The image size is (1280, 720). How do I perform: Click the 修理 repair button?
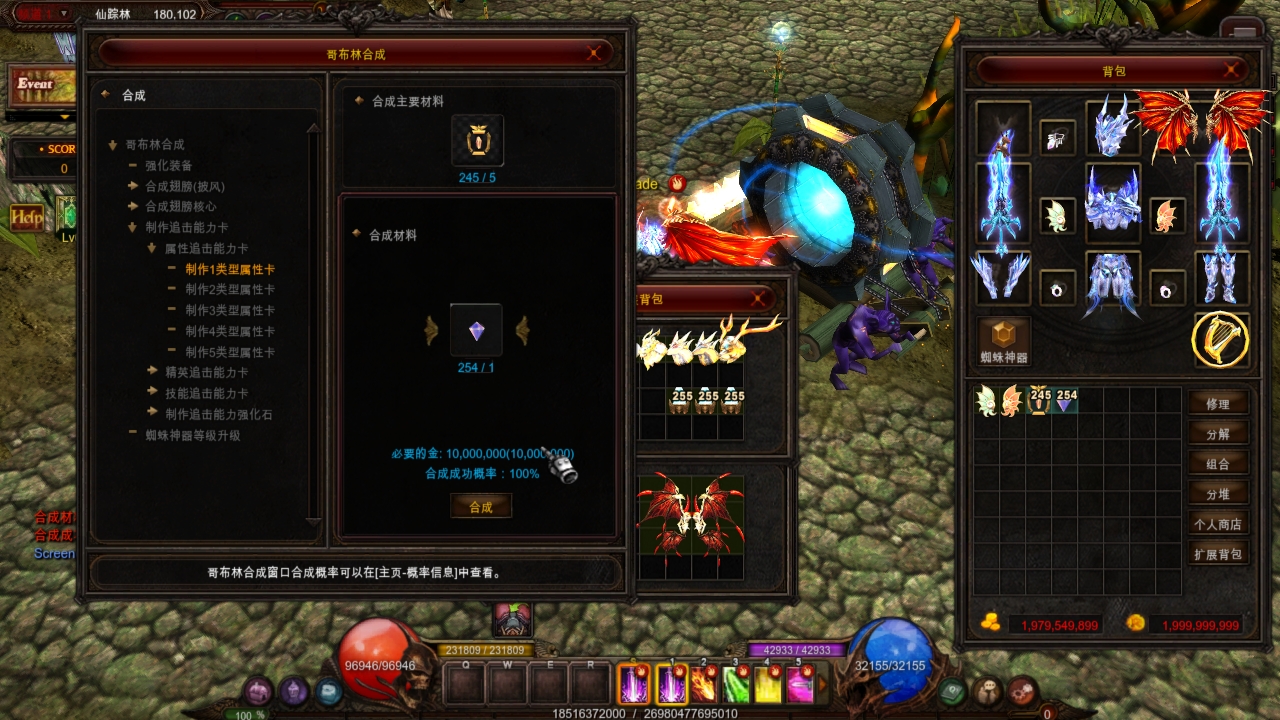point(1217,404)
